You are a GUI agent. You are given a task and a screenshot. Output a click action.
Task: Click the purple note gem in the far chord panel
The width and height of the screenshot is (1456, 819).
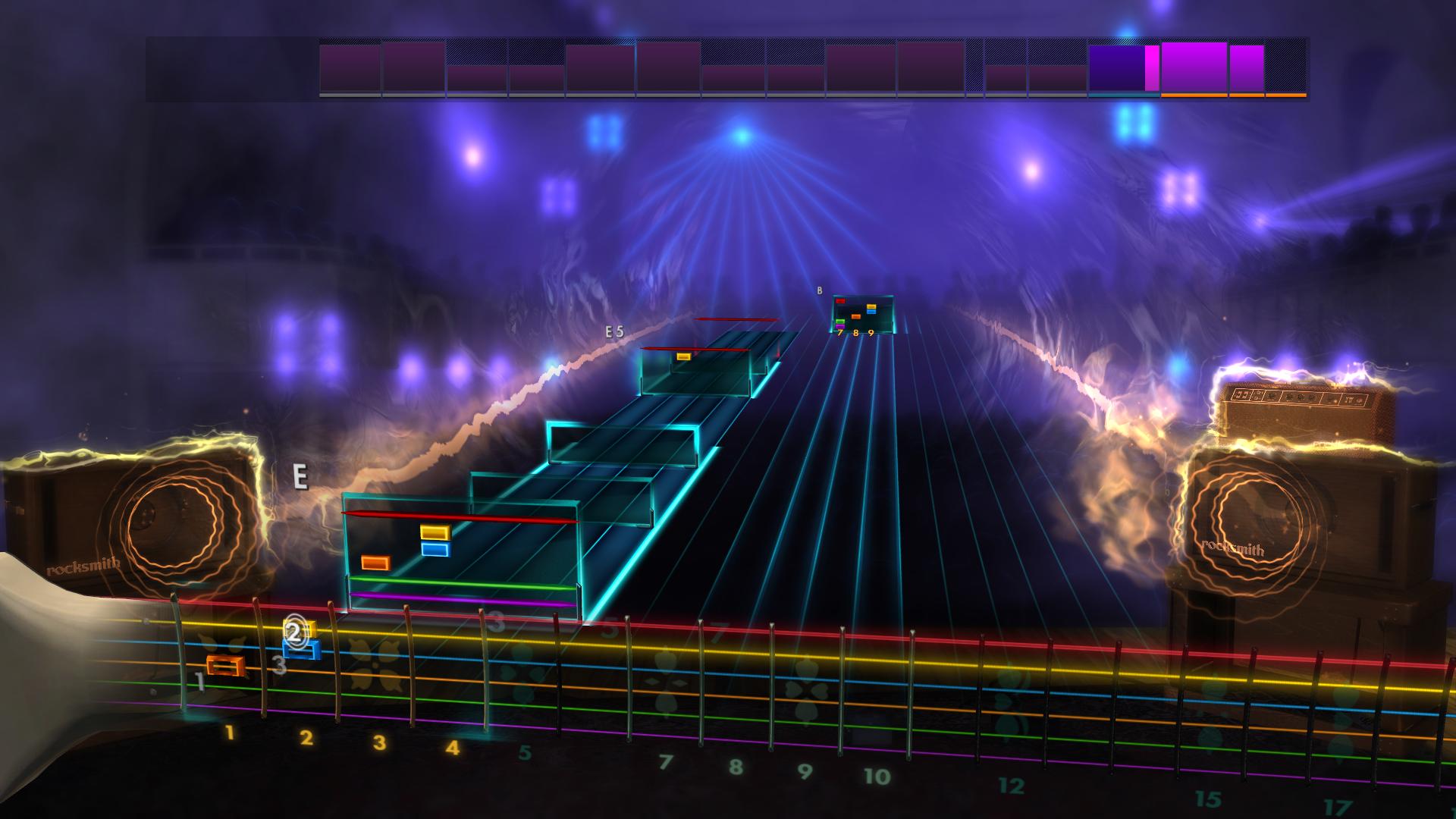click(x=840, y=326)
